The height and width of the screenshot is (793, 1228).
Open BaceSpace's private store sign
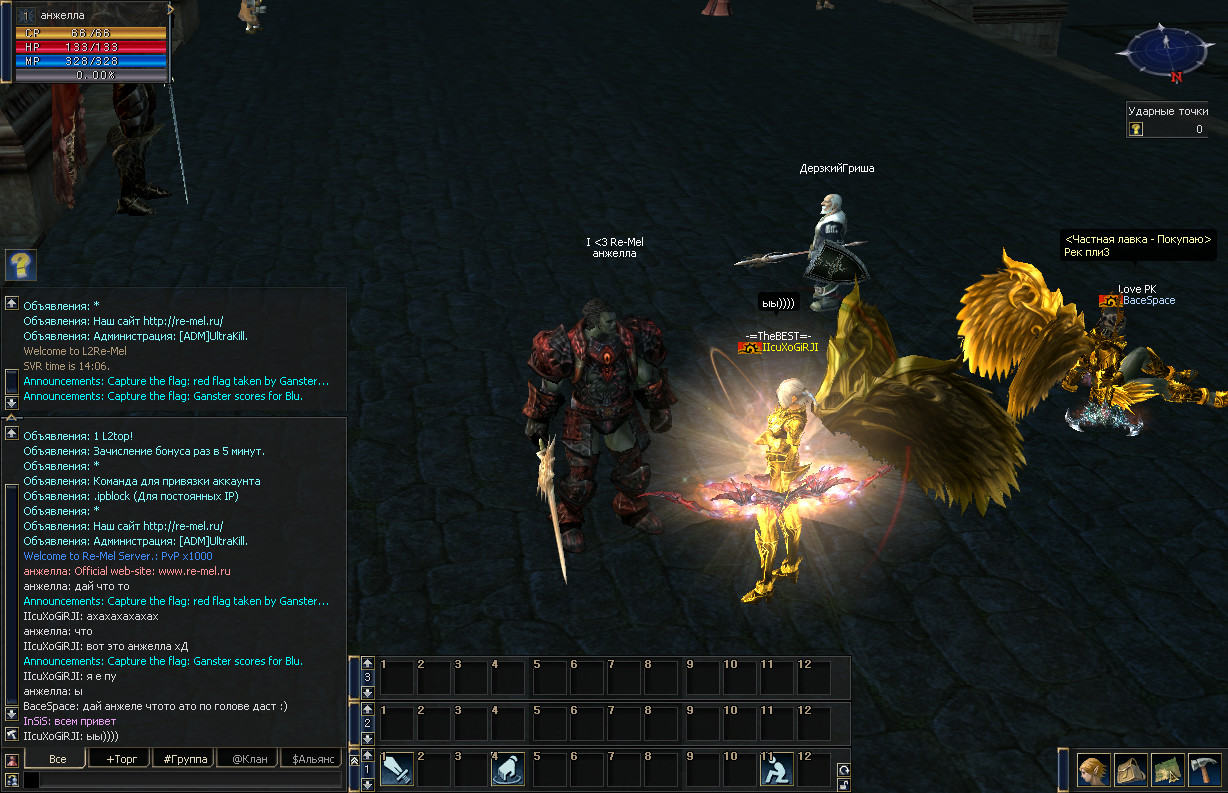pos(1137,245)
